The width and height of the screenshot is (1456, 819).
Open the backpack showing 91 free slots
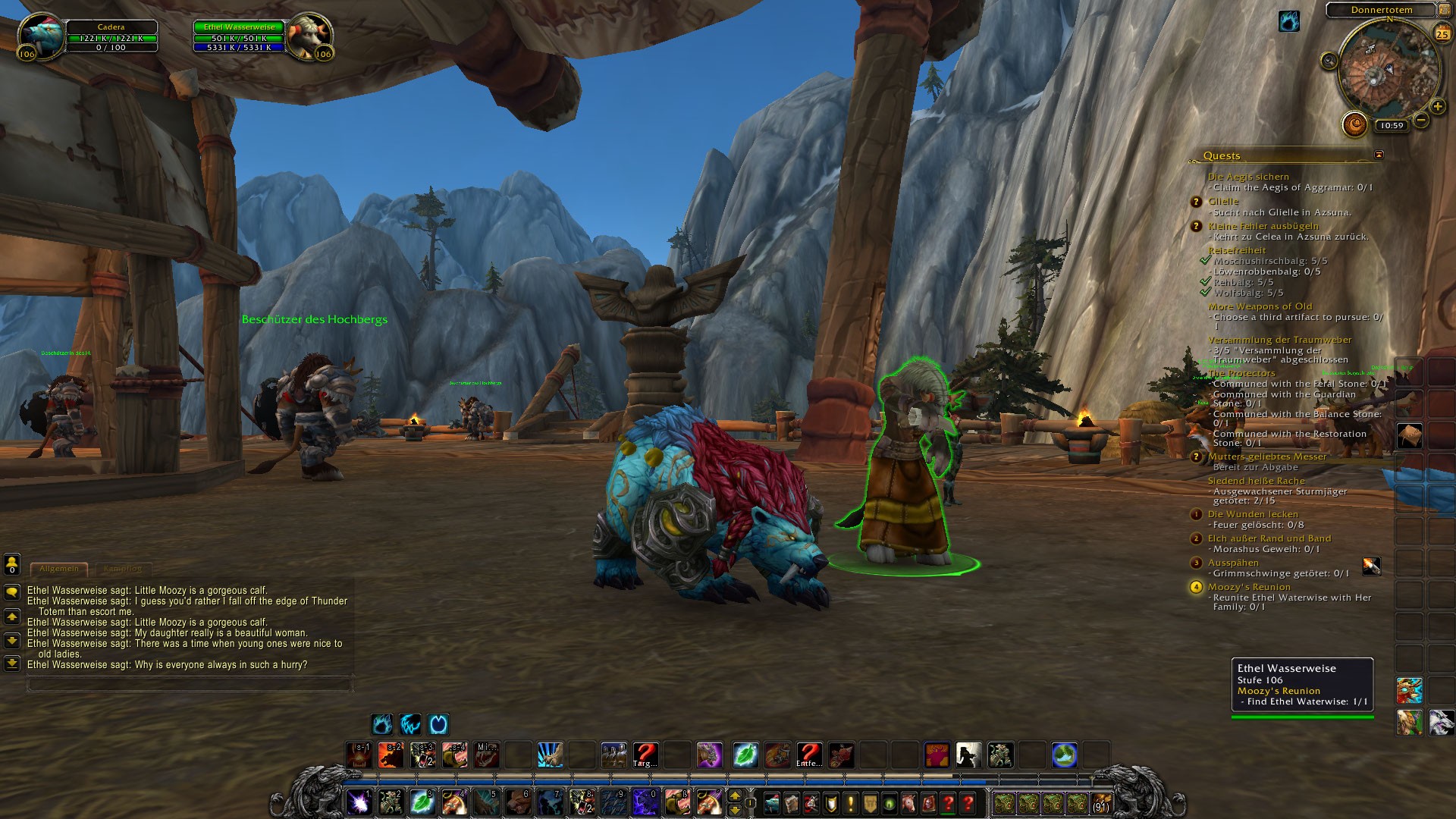1100,802
